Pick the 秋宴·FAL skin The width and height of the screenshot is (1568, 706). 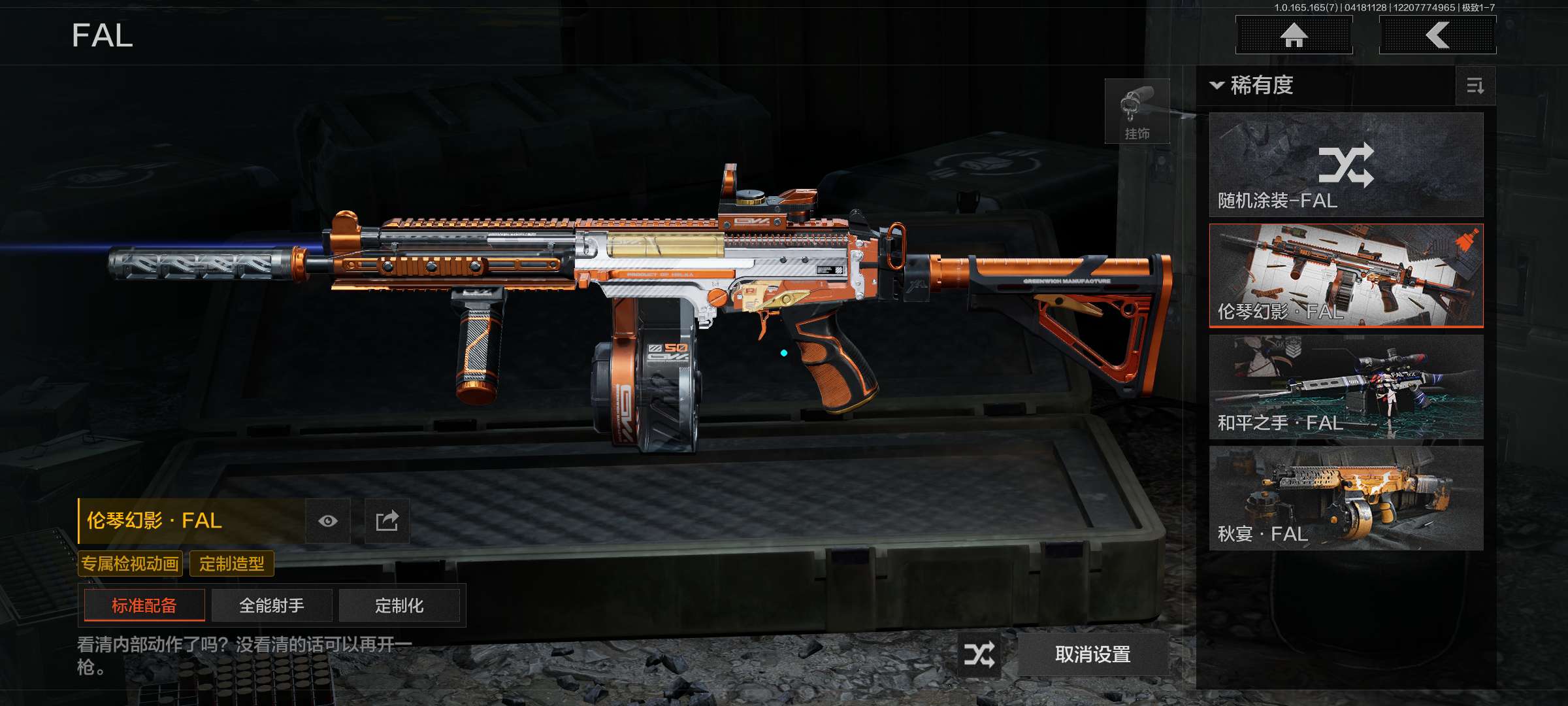(1346, 498)
